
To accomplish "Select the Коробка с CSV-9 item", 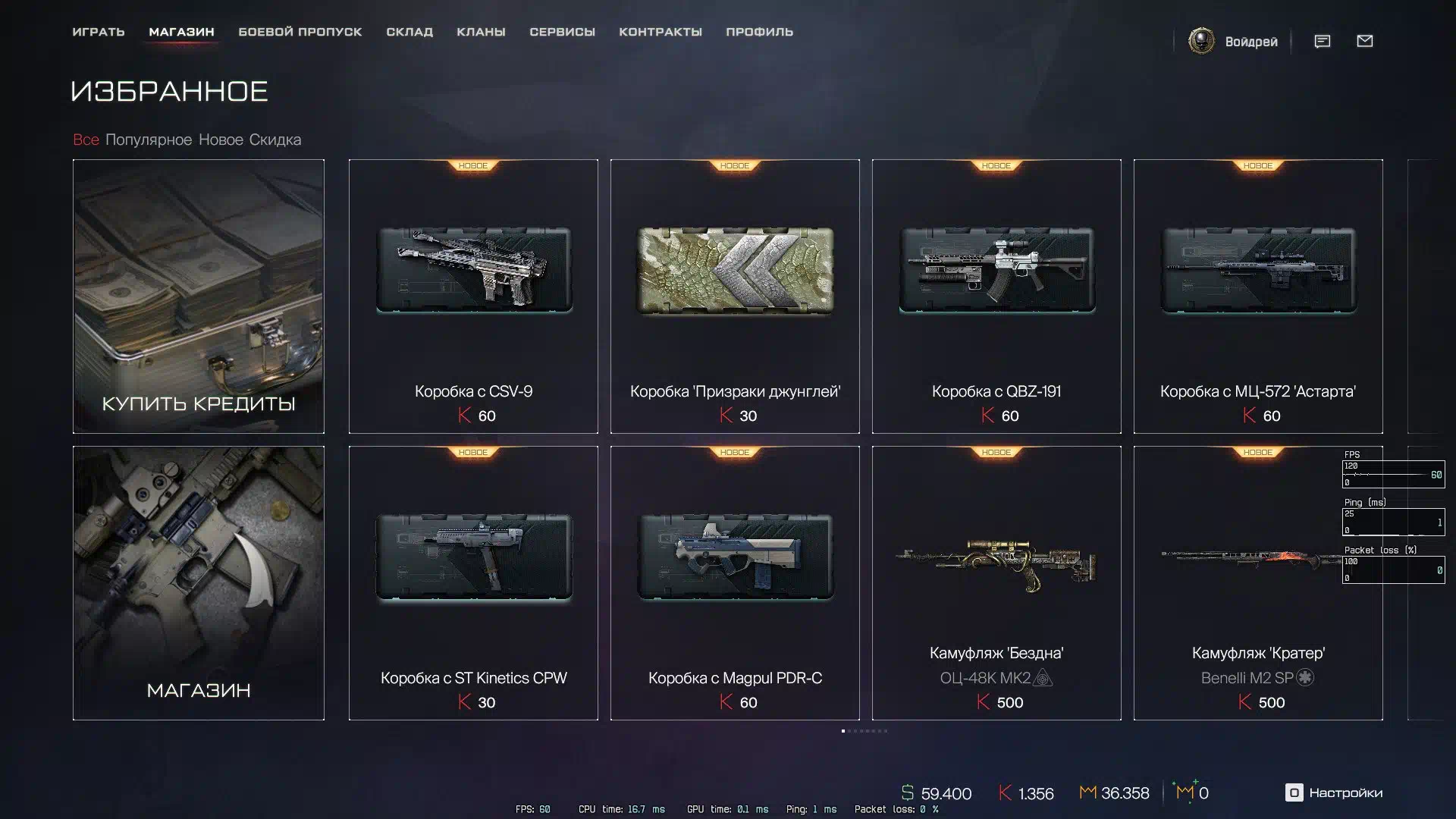I will point(473,297).
